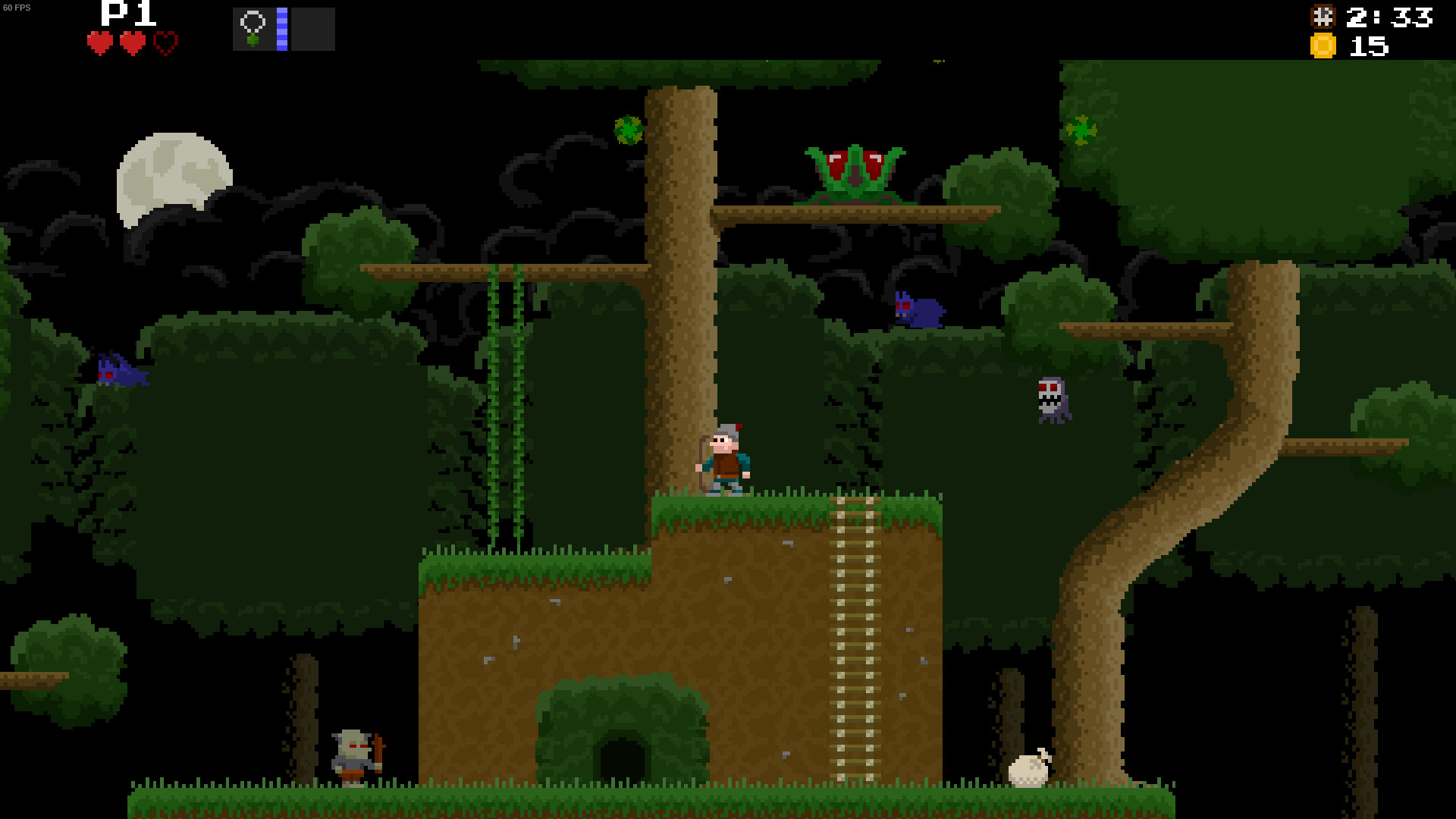Click the clock icon beside the timer

[x=1323, y=16]
